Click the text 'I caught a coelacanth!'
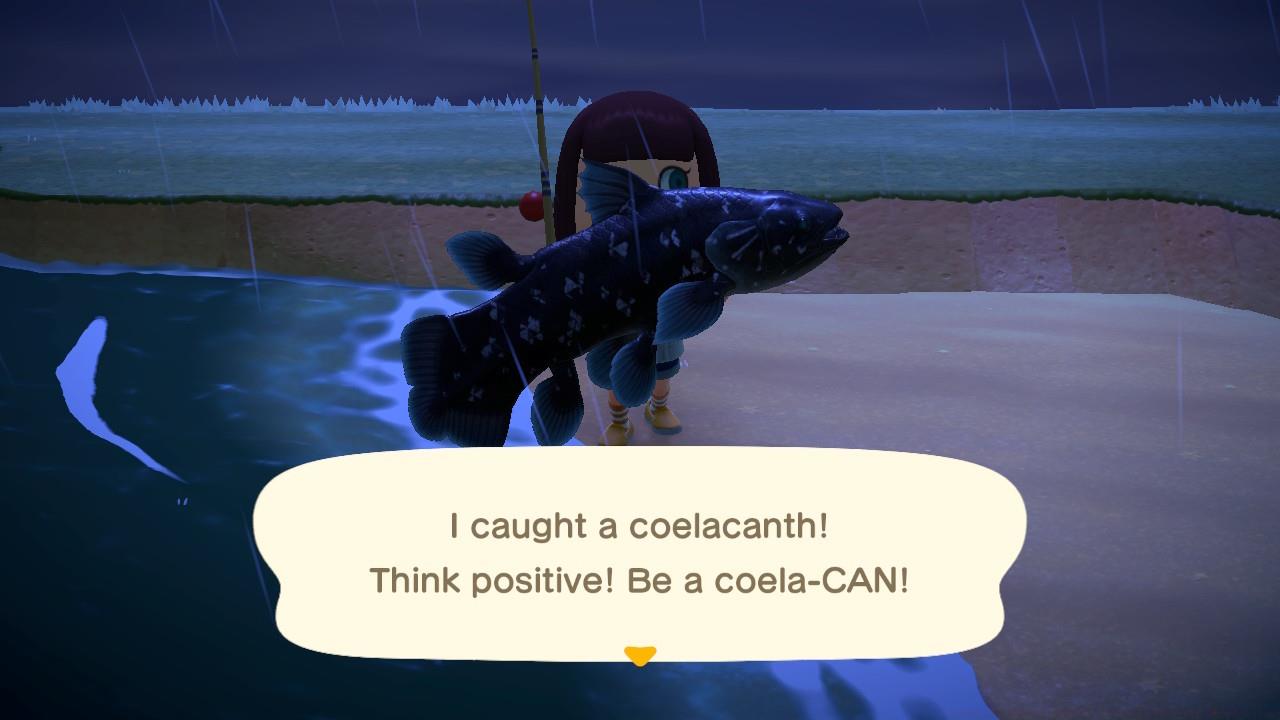 coord(640,524)
